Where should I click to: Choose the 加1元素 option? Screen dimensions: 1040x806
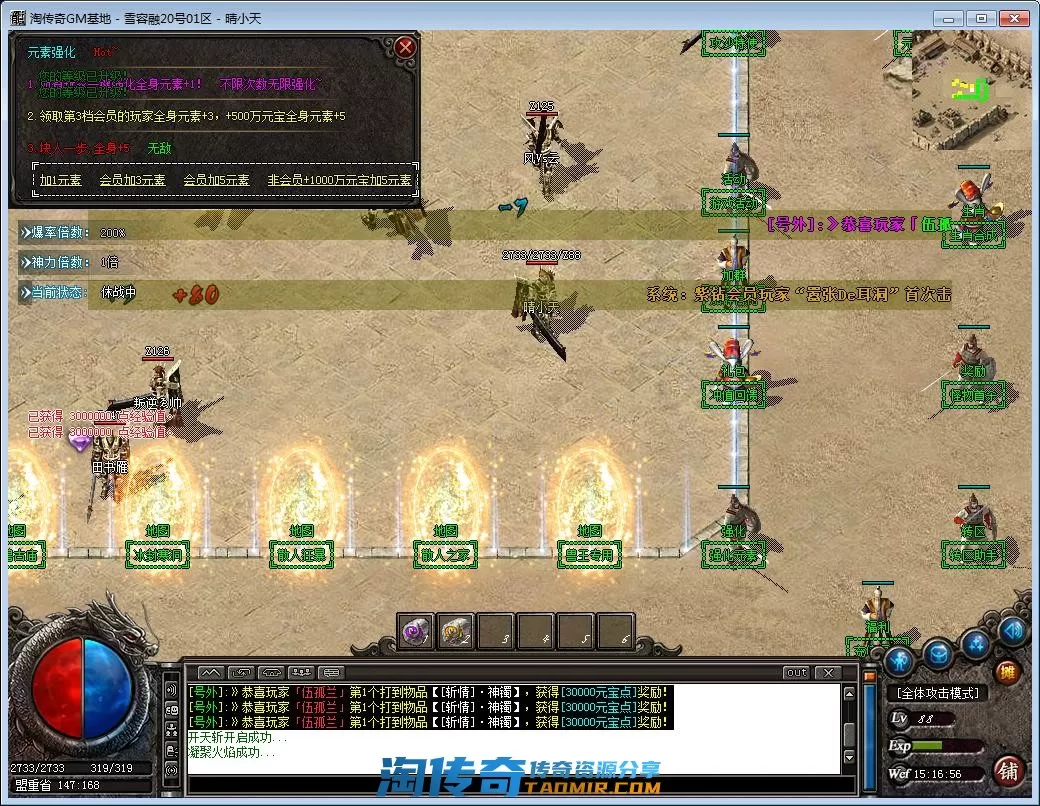61,181
